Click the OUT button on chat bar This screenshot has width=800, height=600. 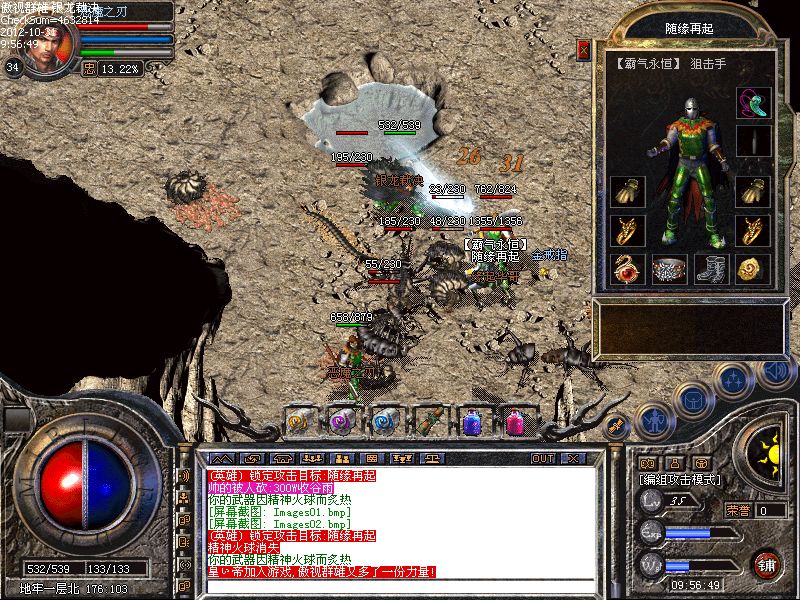point(542,458)
